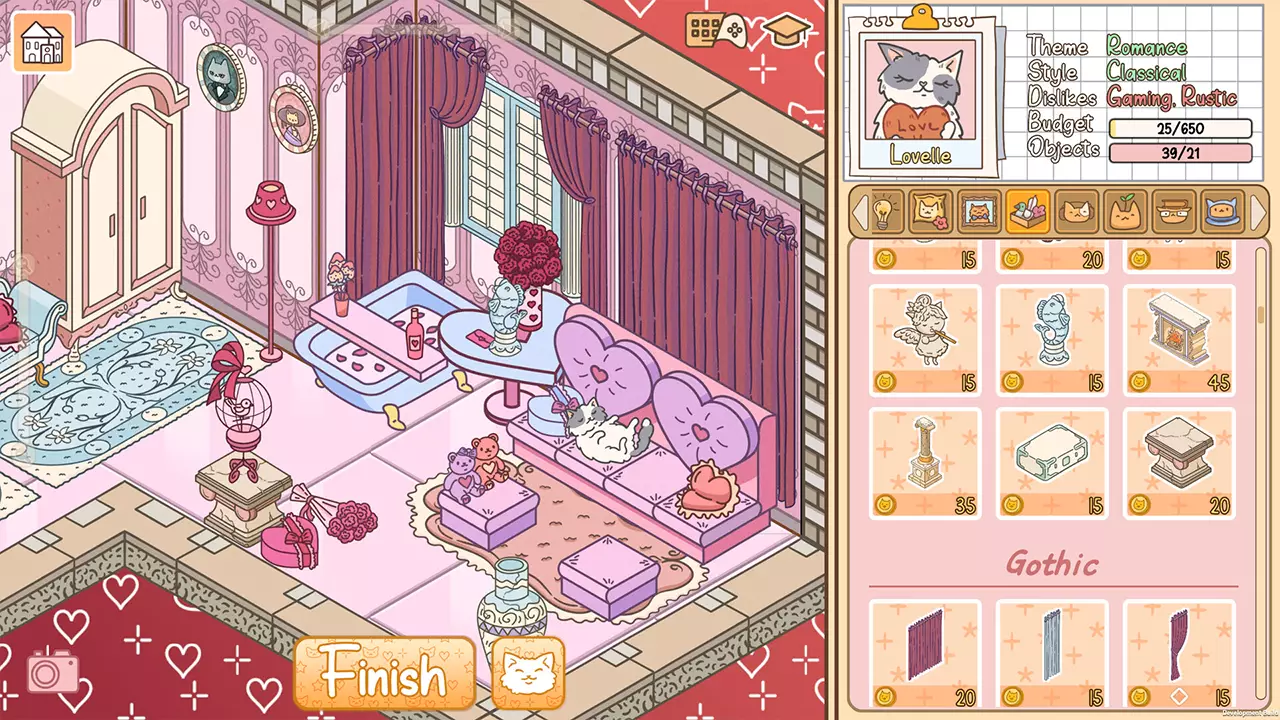Select the scholar cat with books category
Screen dimensions: 1280x720
1172,212
